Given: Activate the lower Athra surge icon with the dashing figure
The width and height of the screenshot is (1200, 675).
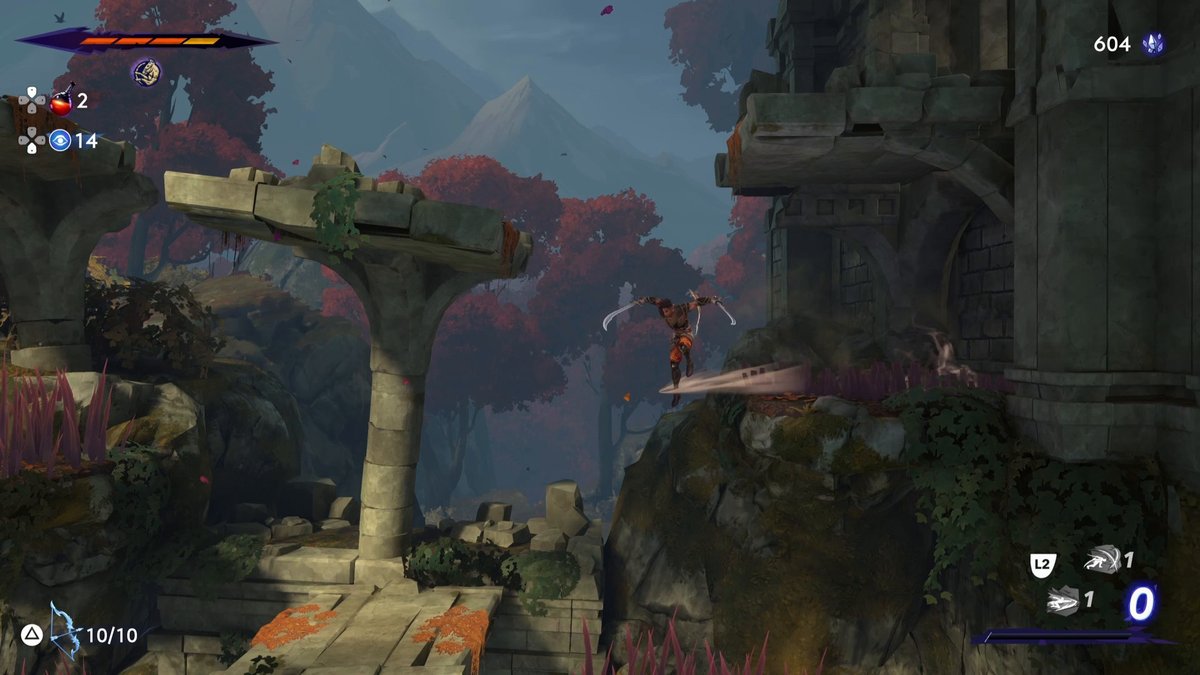Looking at the screenshot, I should 1061,600.
